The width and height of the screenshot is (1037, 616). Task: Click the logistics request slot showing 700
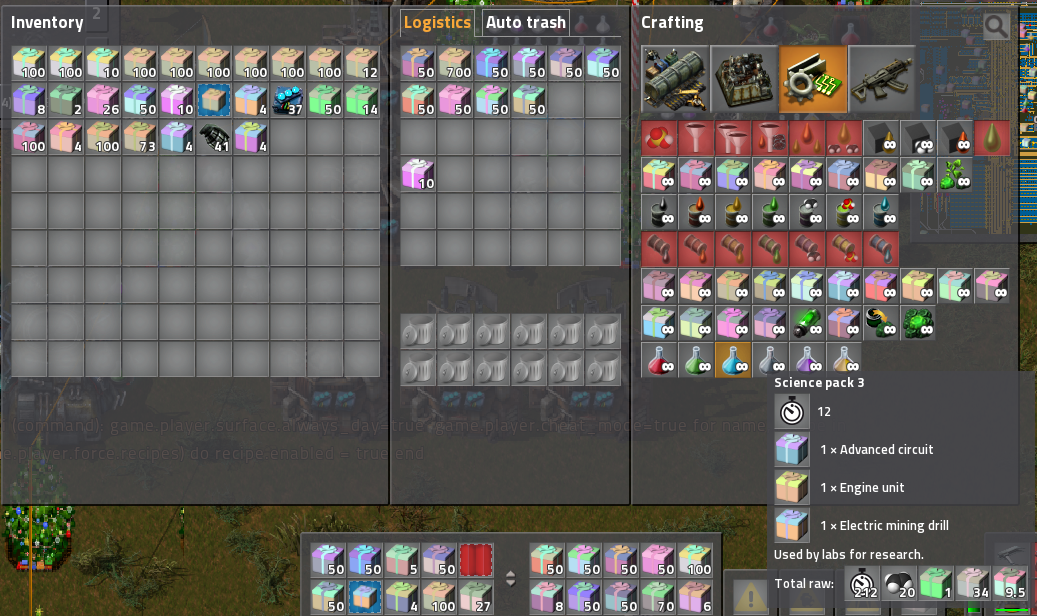[455, 64]
